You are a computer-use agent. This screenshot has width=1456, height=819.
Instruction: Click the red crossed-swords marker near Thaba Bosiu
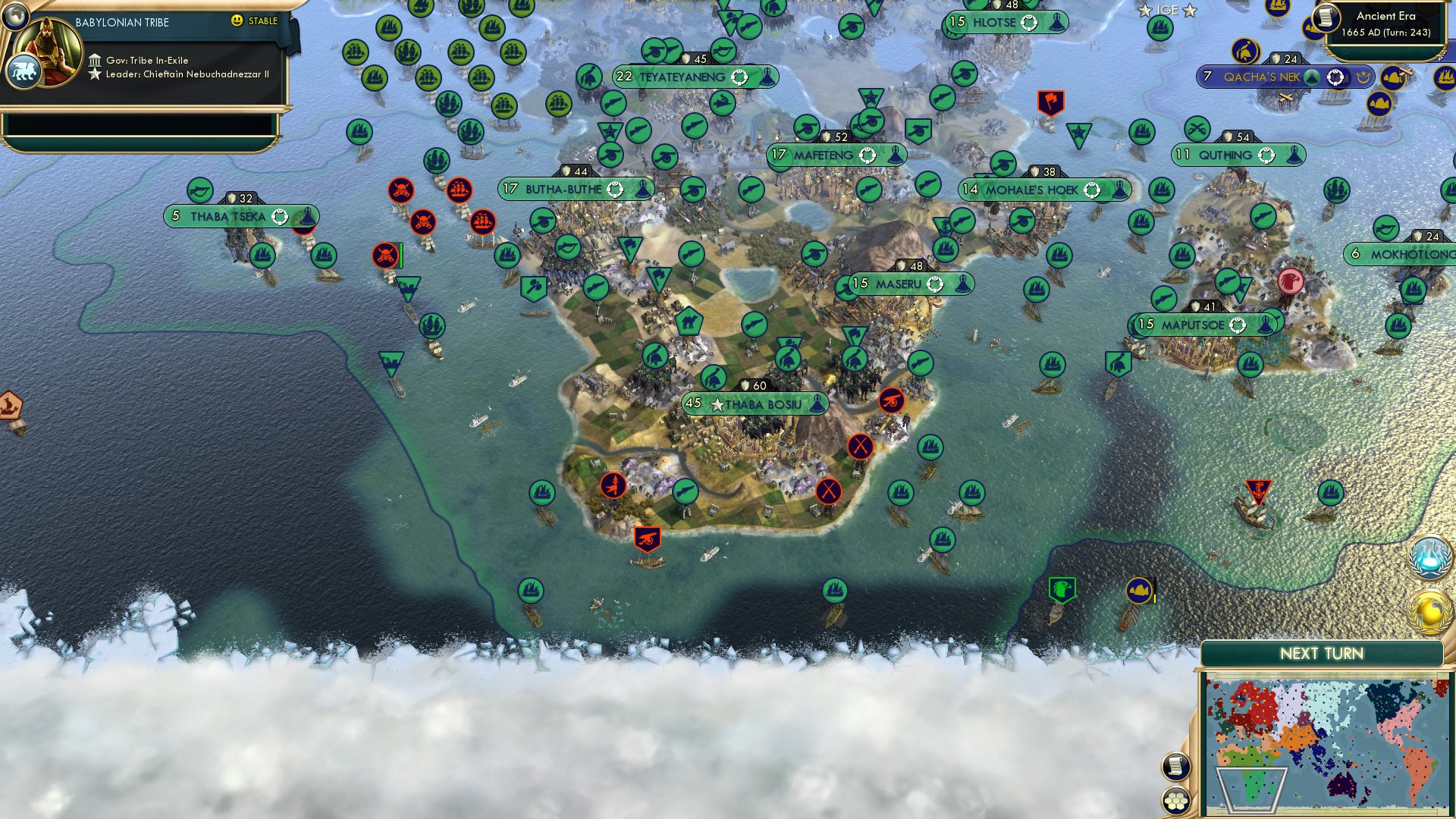click(861, 447)
